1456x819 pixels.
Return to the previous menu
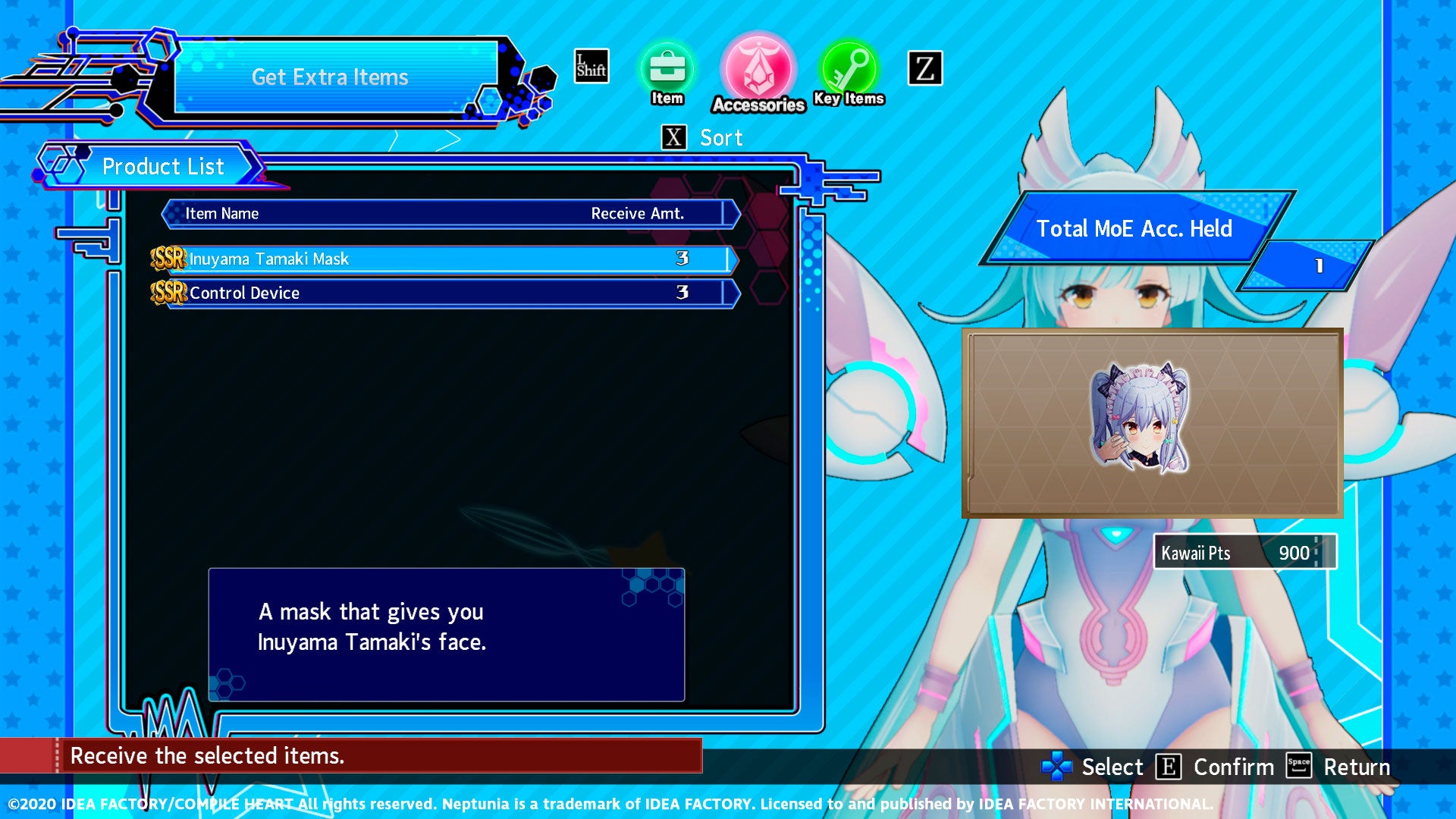click(1338, 767)
